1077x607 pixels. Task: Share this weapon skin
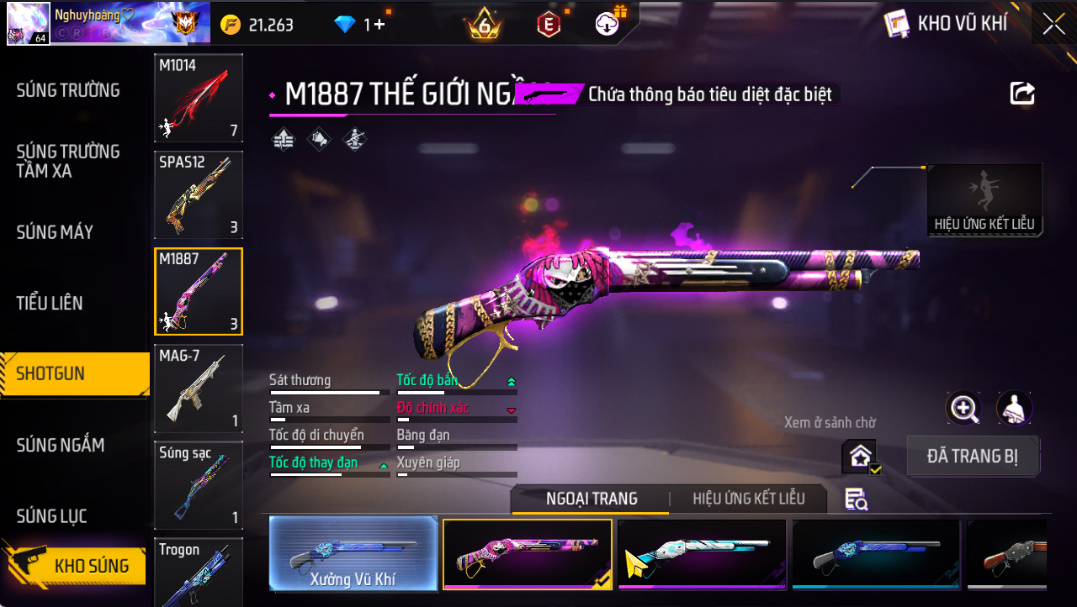1022,94
